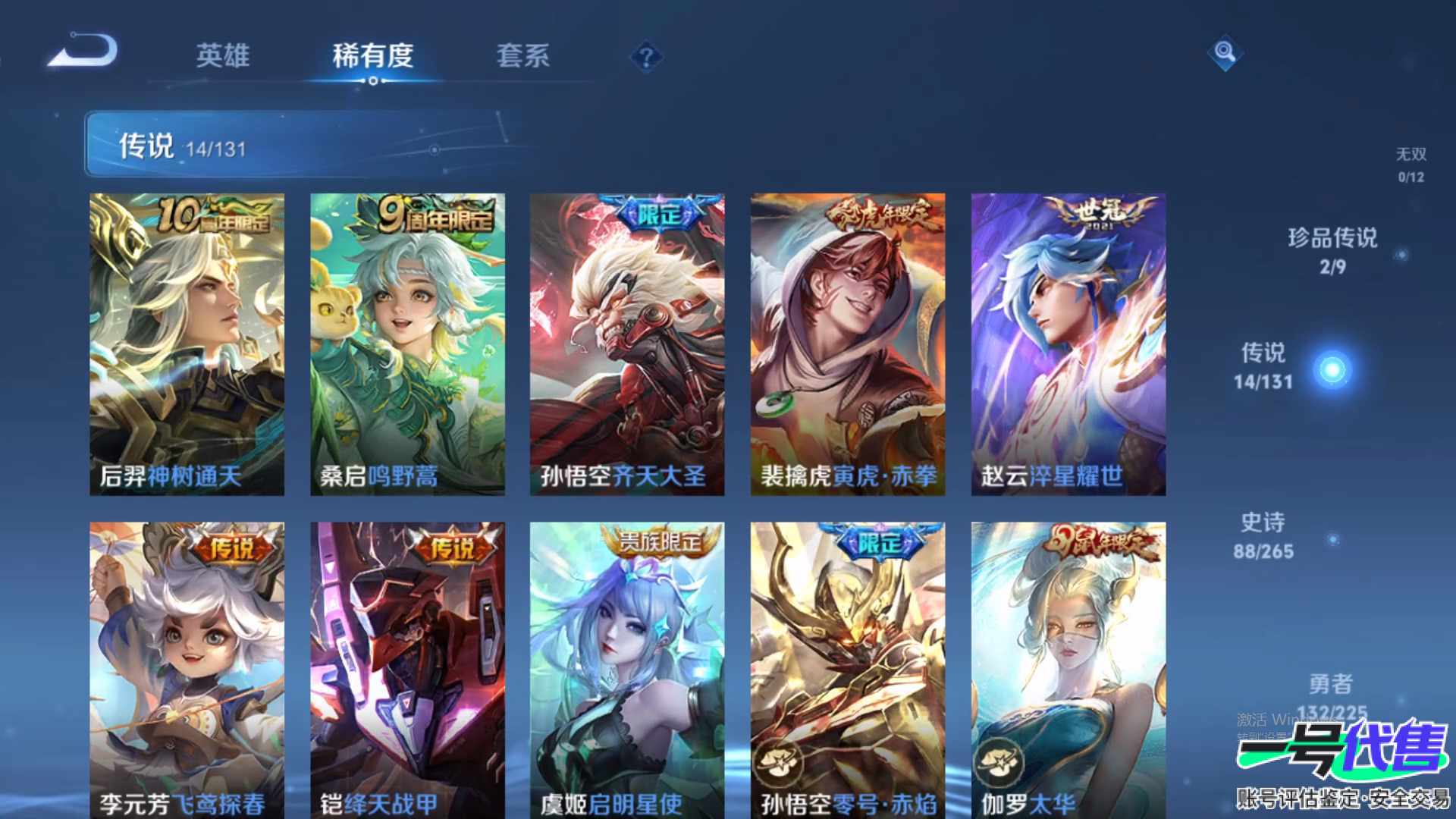Select the 裴擒虎 寅虎·赤拳 skin card
Image resolution: width=1456 pixels, height=819 pixels.
pos(848,344)
